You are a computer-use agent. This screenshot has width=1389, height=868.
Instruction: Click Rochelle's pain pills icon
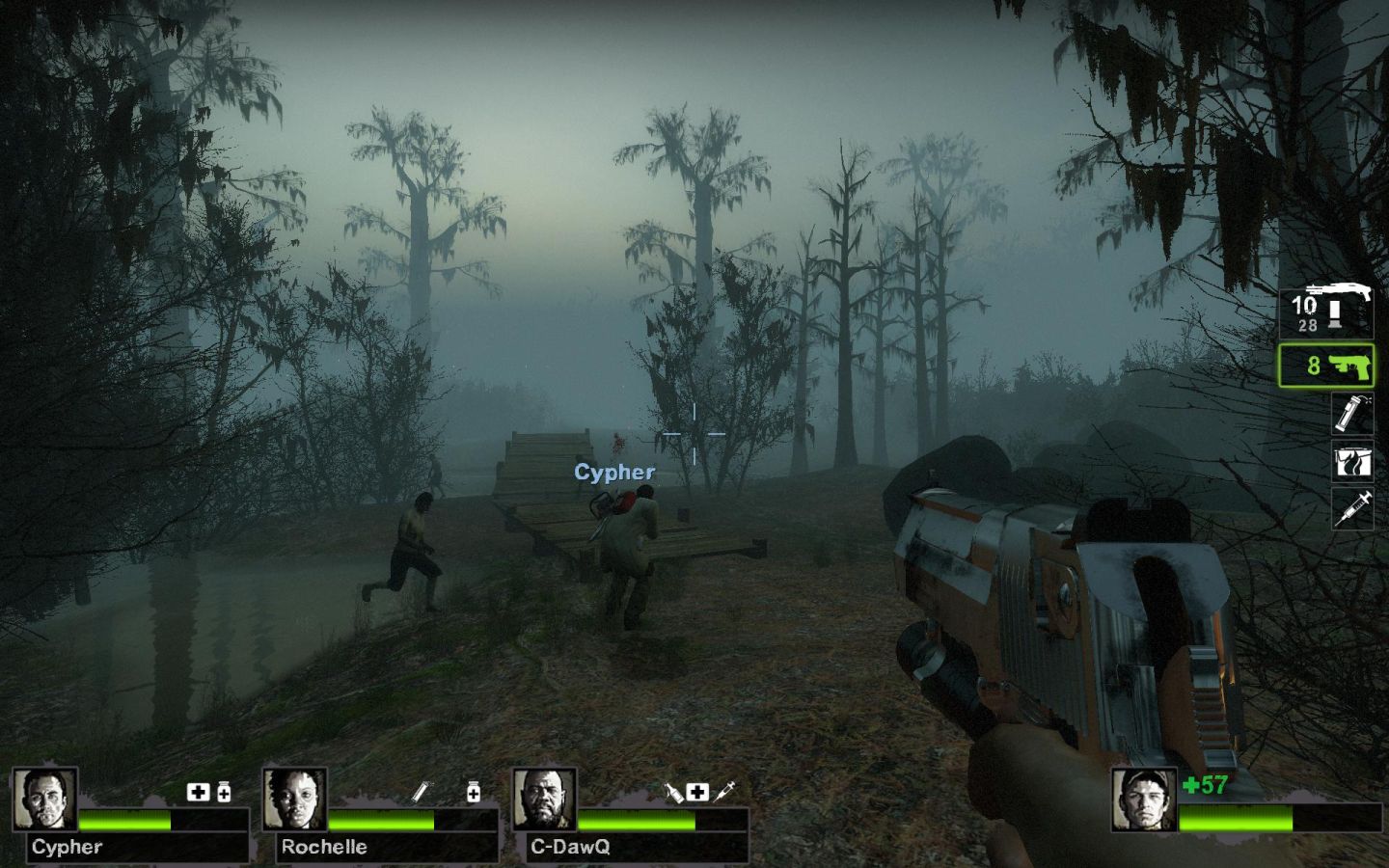coord(473,793)
